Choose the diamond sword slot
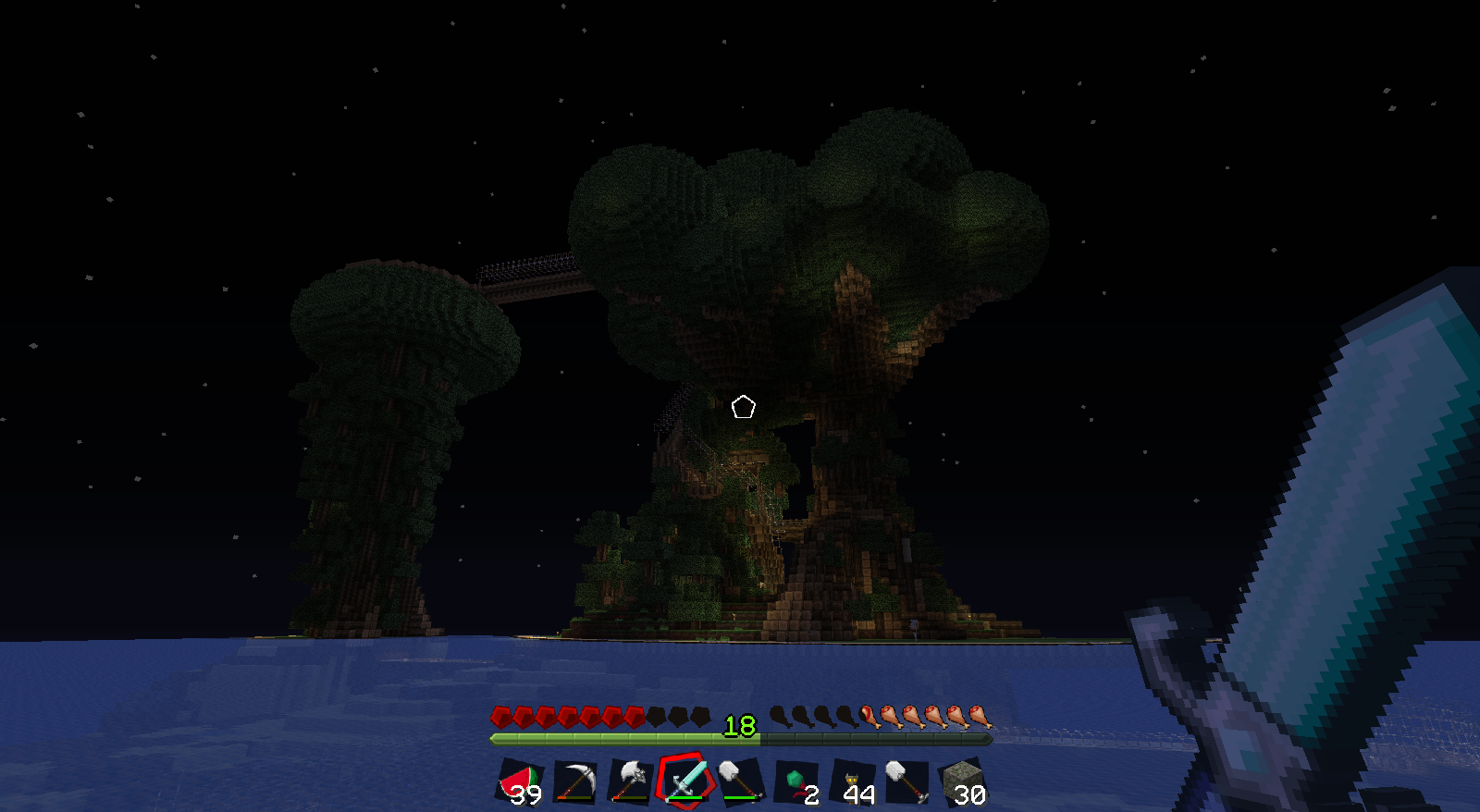This screenshot has width=1480, height=812. pyautogui.click(x=685, y=781)
